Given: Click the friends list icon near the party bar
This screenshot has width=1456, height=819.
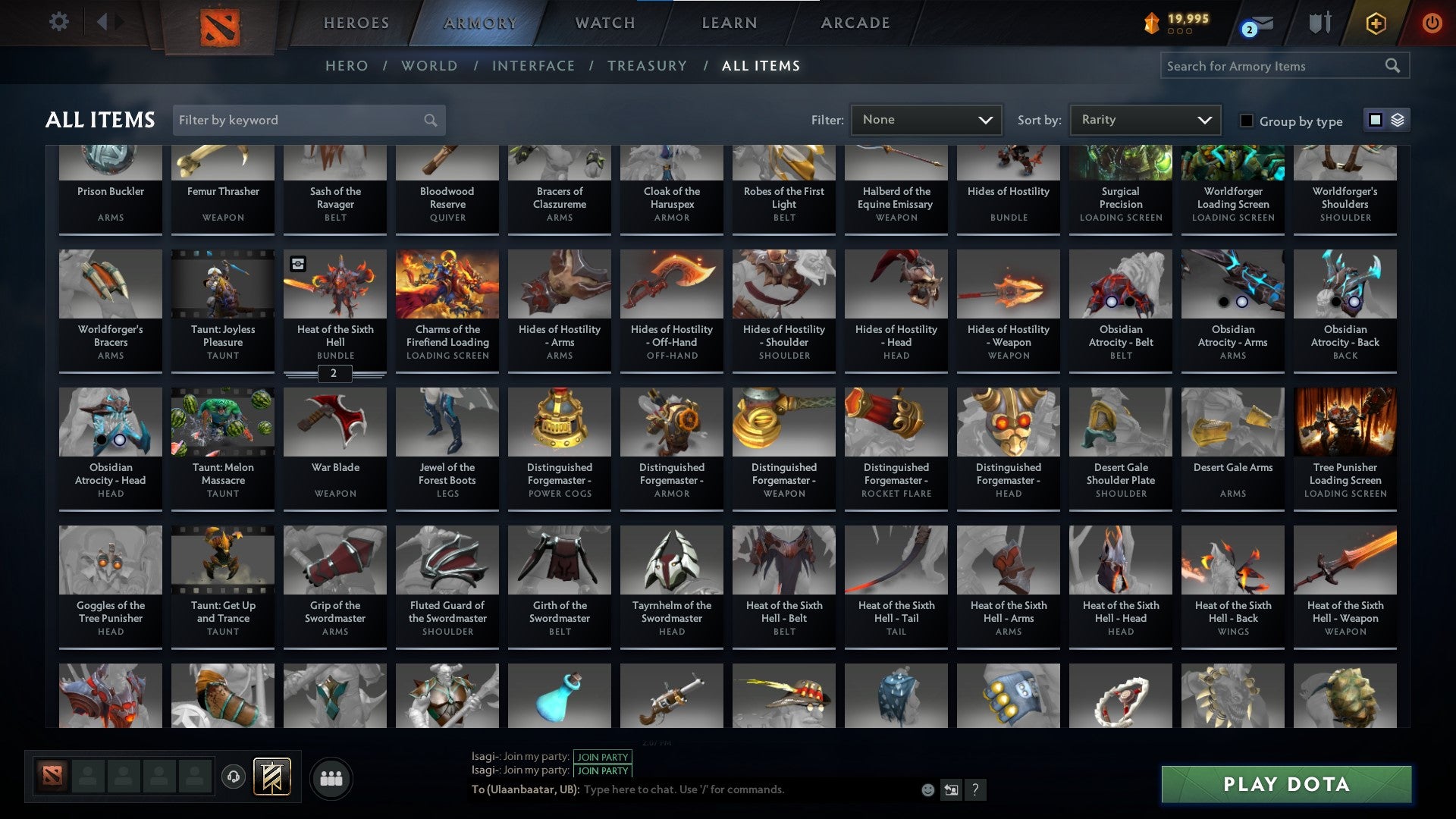Looking at the screenshot, I should click(x=331, y=777).
